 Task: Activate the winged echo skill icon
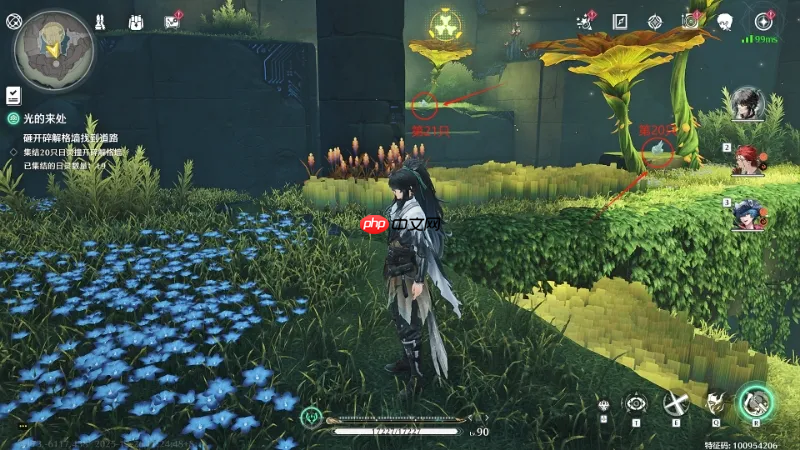pyautogui.click(x=715, y=403)
